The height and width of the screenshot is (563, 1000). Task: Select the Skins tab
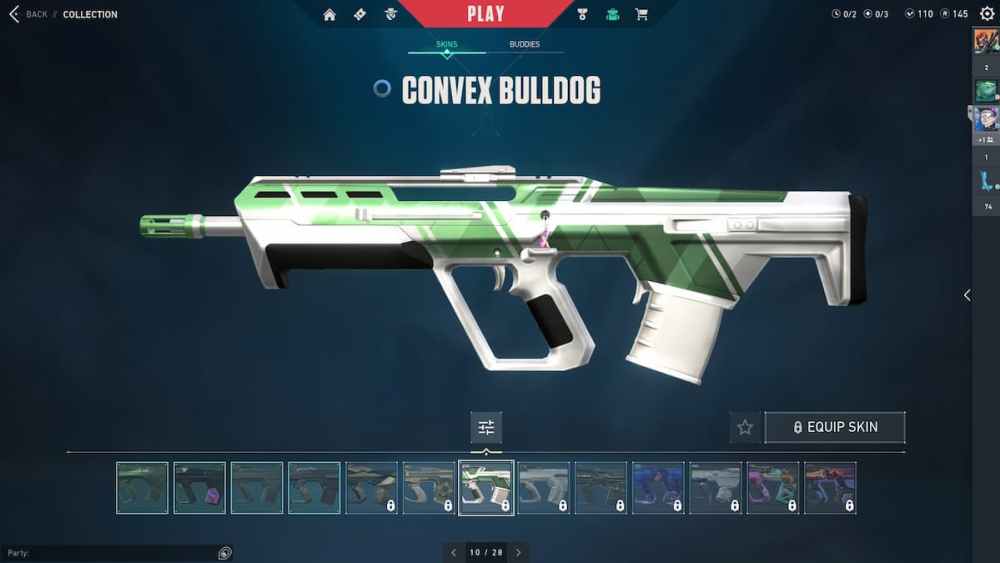pos(446,45)
